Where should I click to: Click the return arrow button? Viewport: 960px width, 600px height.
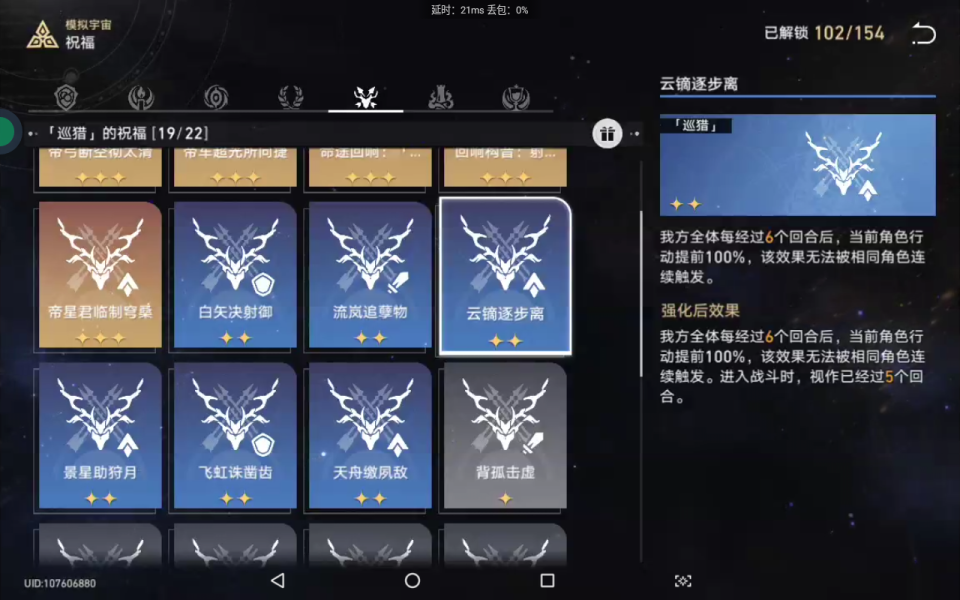point(923,34)
